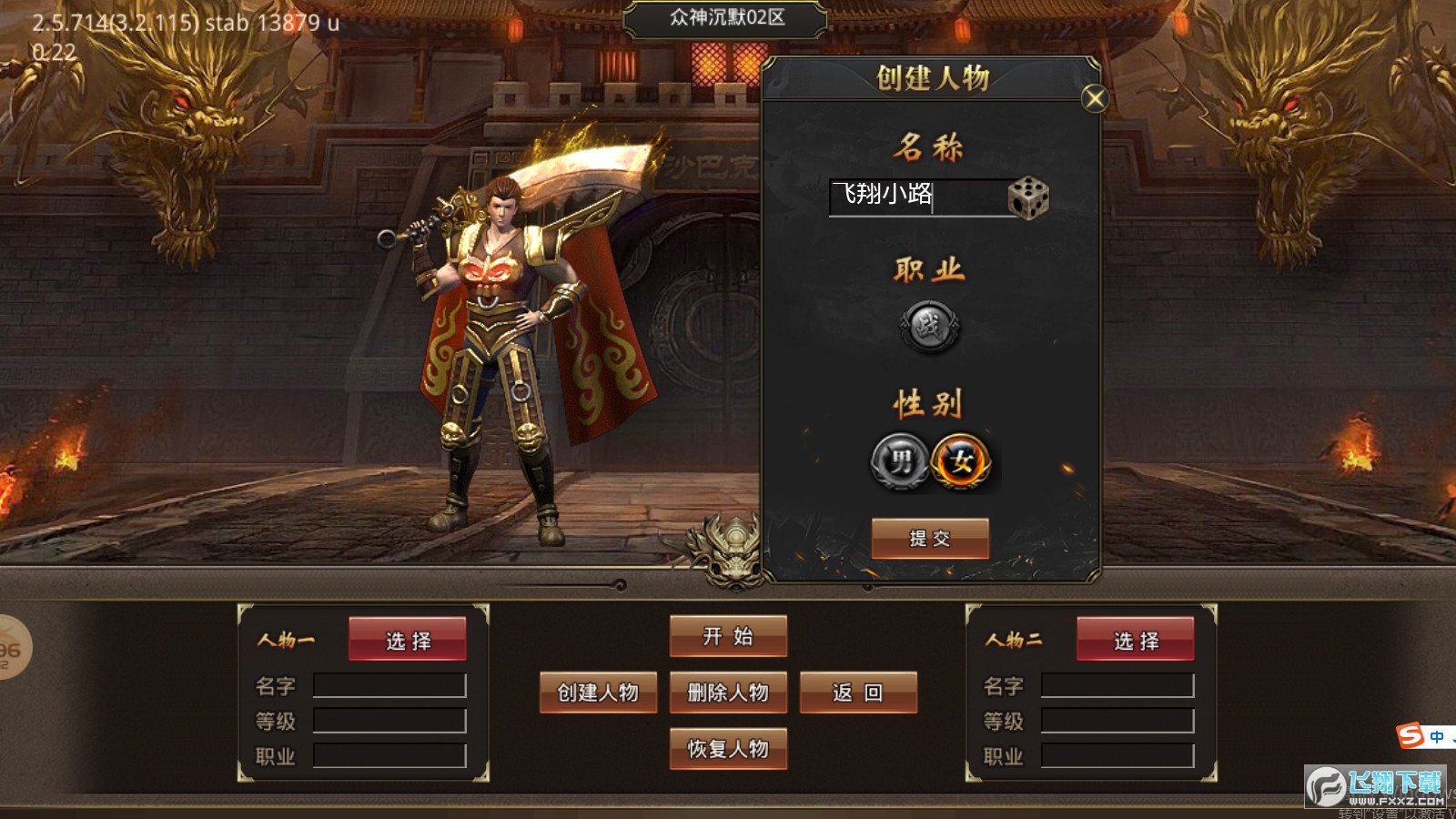
Task: Click 恢复人物 restore character
Action: coord(728,749)
